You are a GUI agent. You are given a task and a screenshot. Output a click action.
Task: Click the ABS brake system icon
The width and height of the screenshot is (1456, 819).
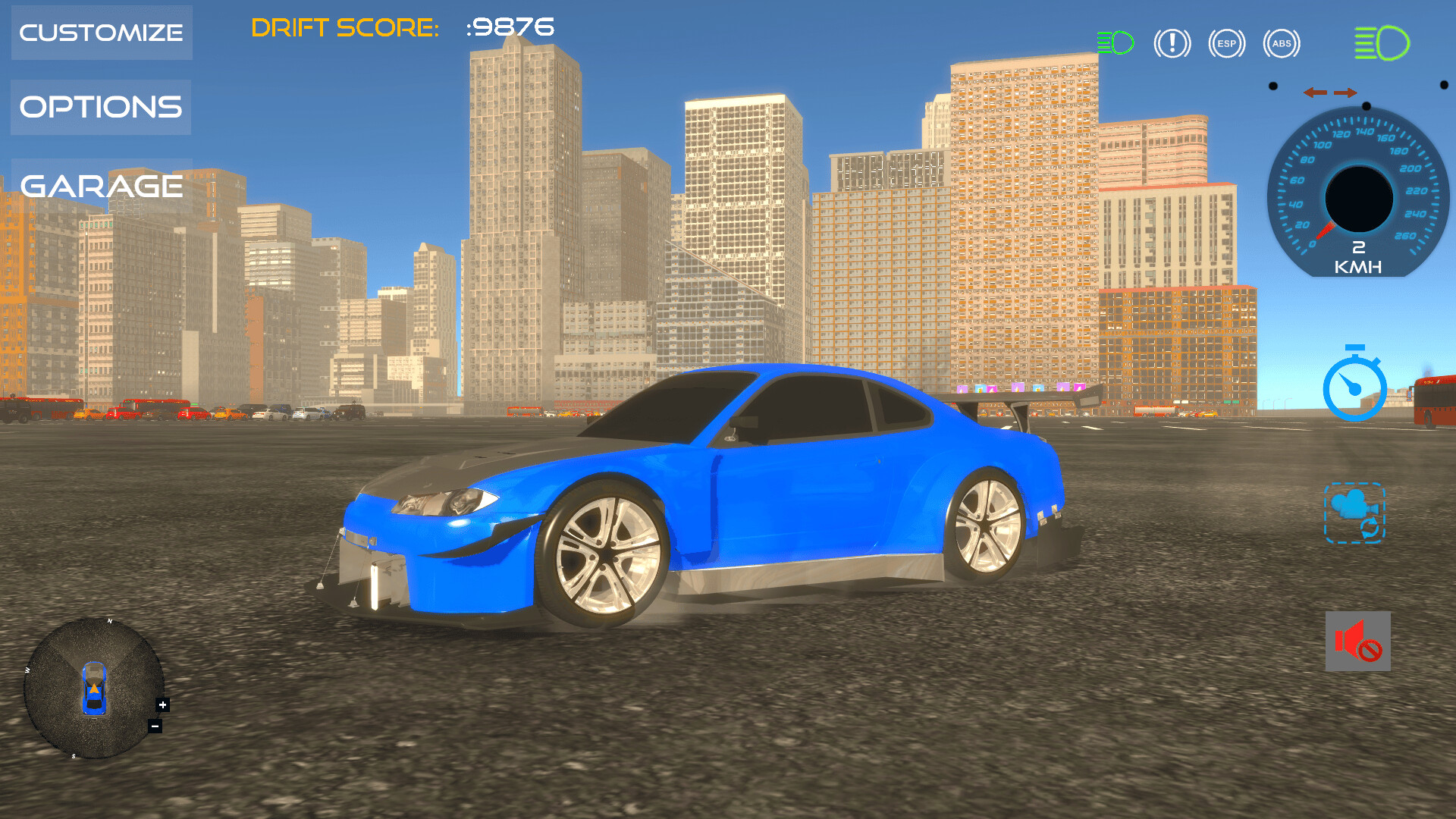tap(1282, 43)
